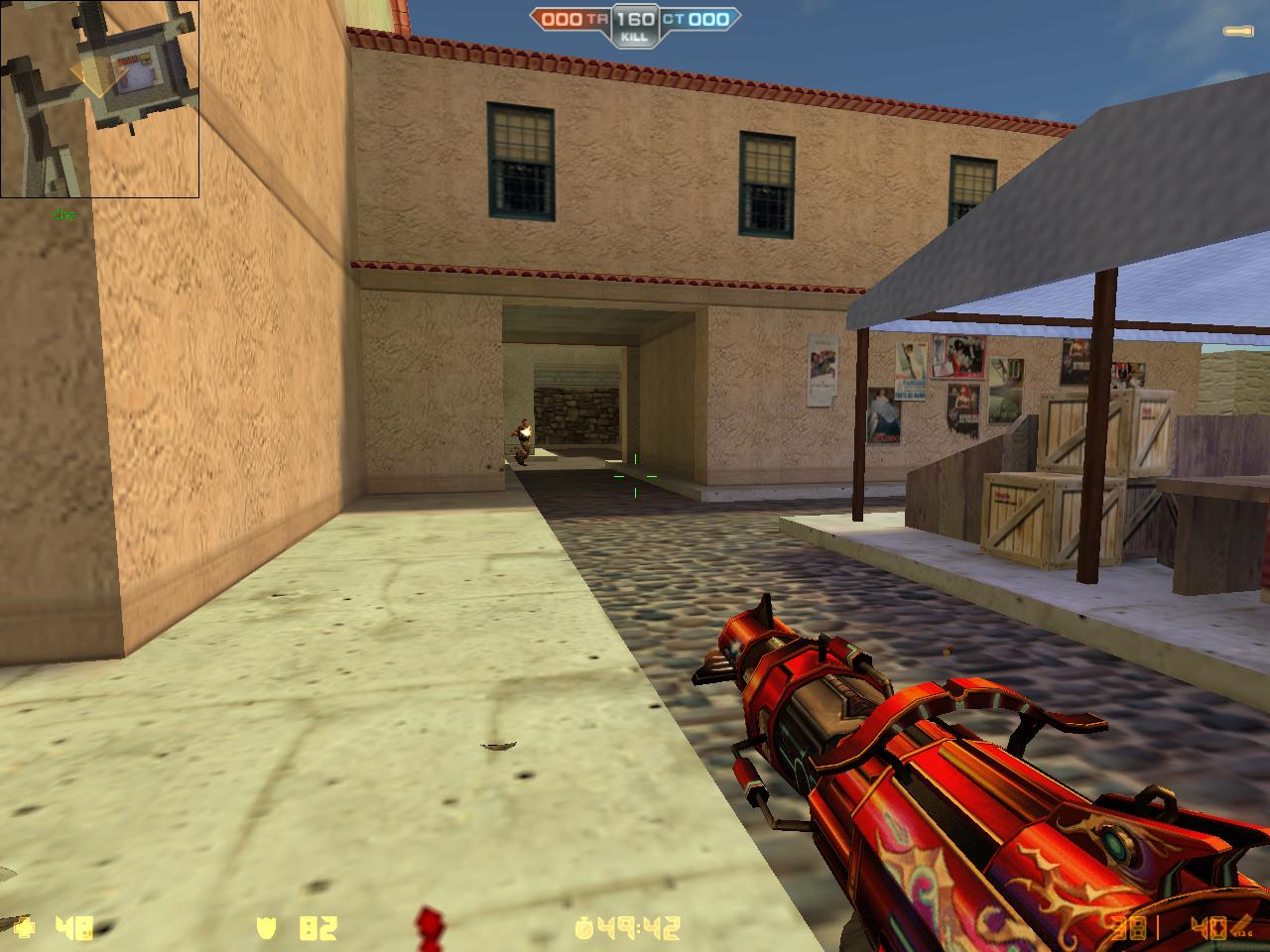Select the green map label under the minimap
The width and height of the screenshot is (1270, 952).
[x=62, y=211]
